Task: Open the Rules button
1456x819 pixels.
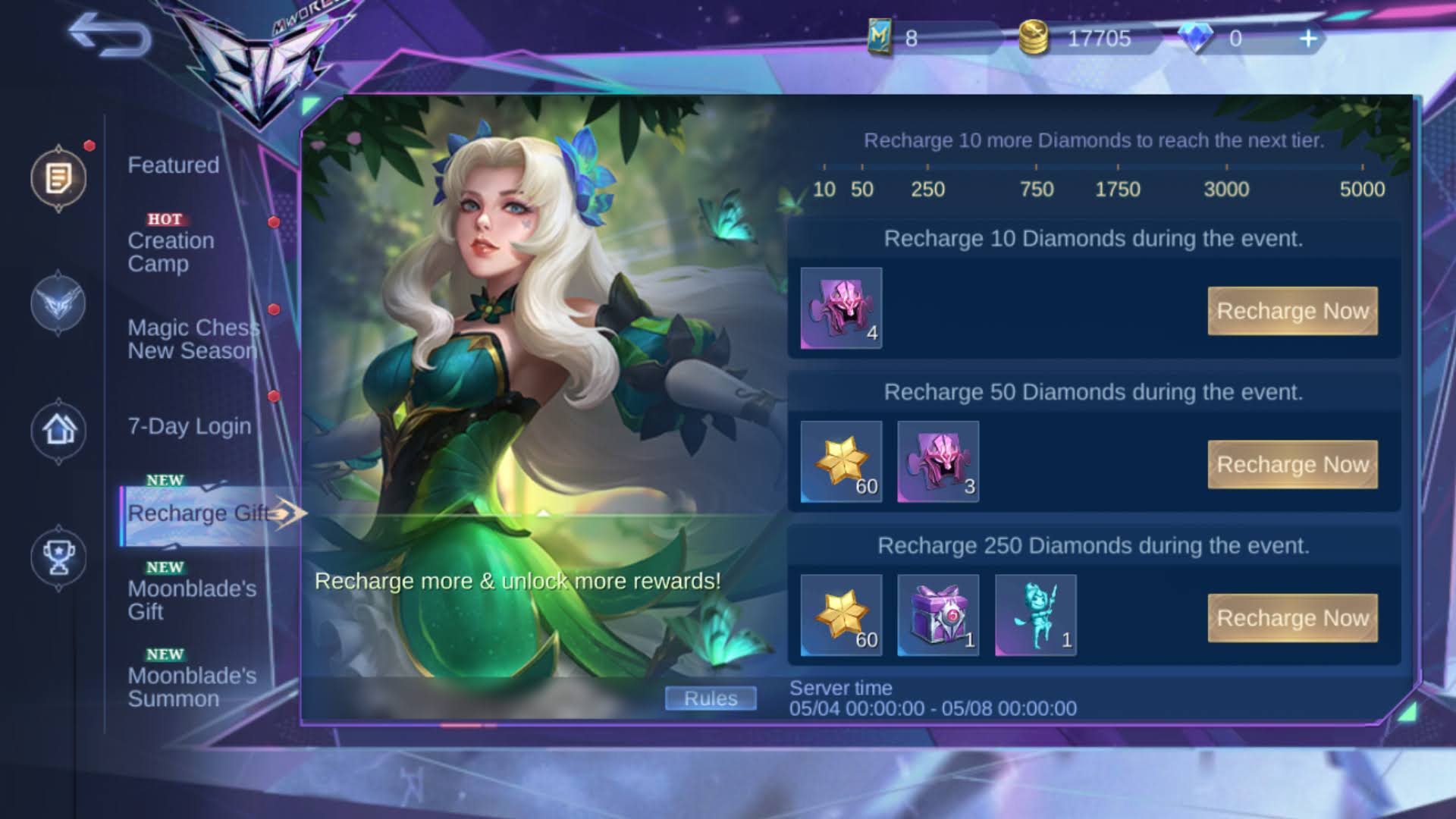Action: 710,698
